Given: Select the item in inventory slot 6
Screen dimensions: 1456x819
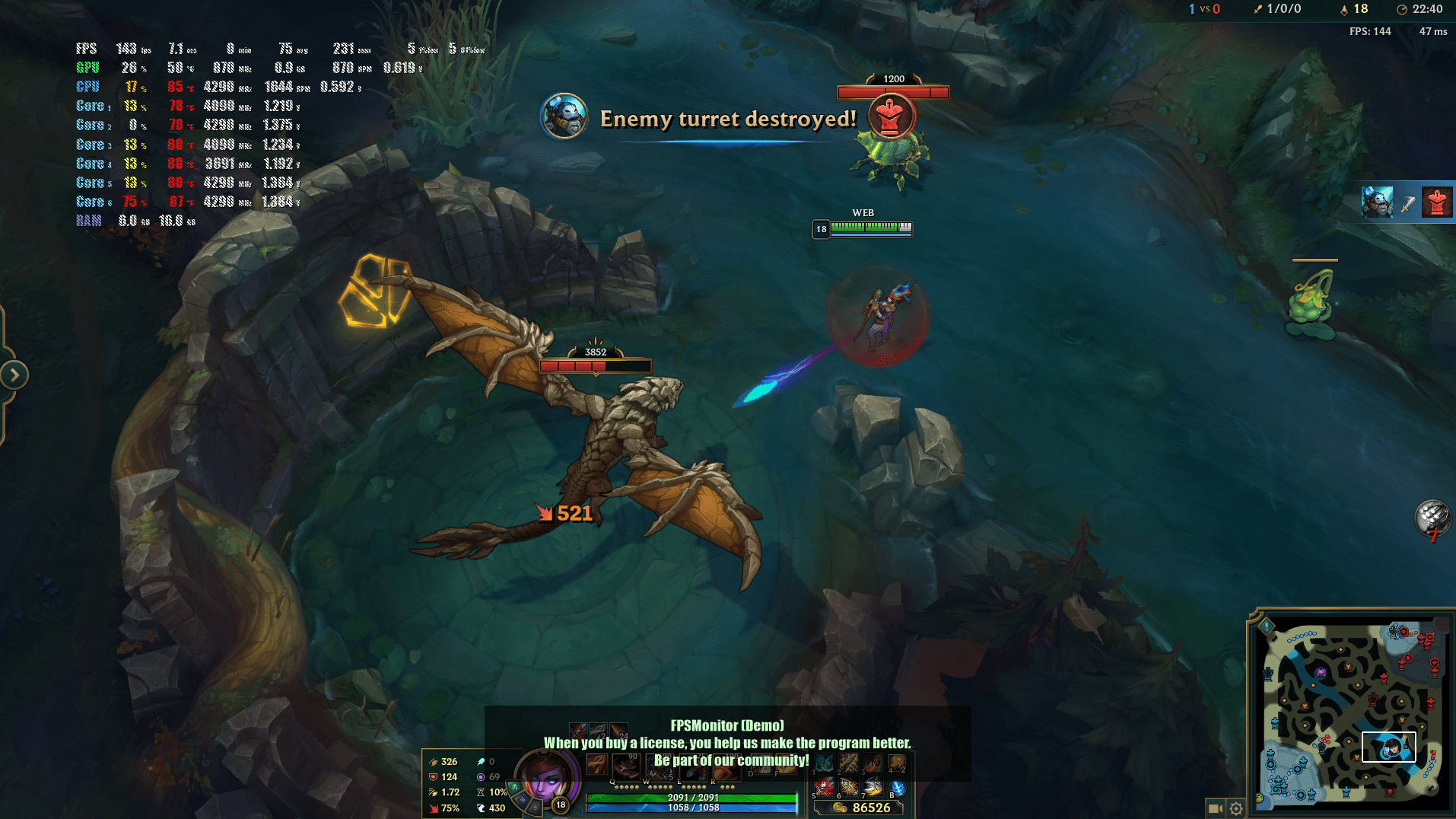Looking at the screenshot, I should click(x=849, y=787).
